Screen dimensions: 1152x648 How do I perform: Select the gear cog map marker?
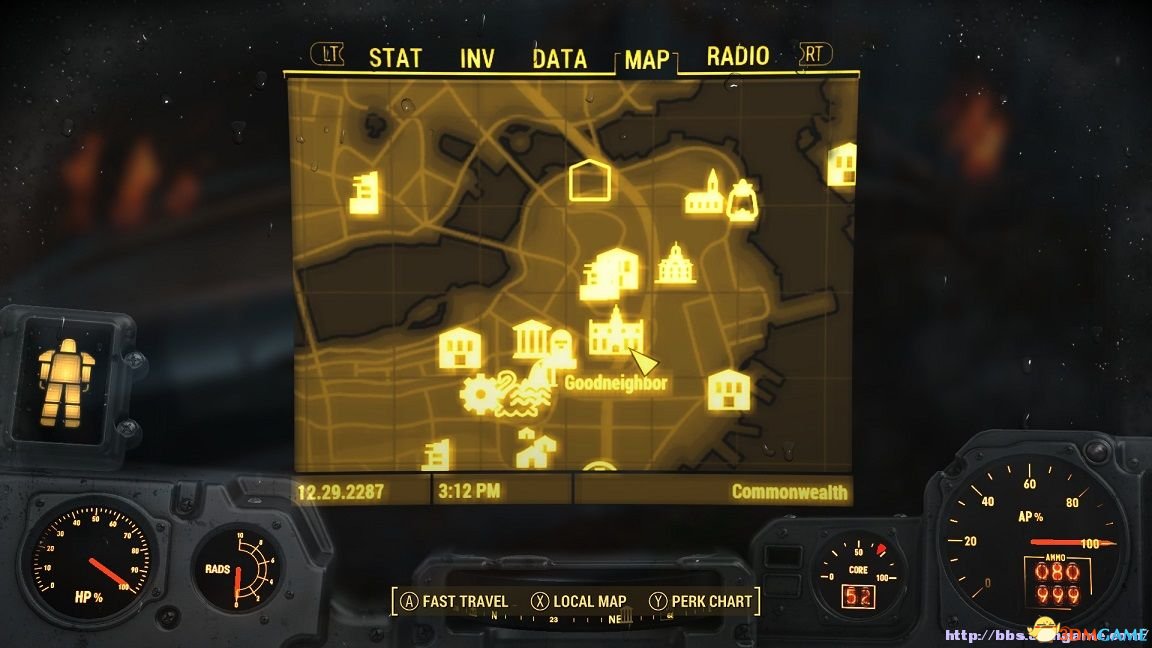click(x=483, y=395)
